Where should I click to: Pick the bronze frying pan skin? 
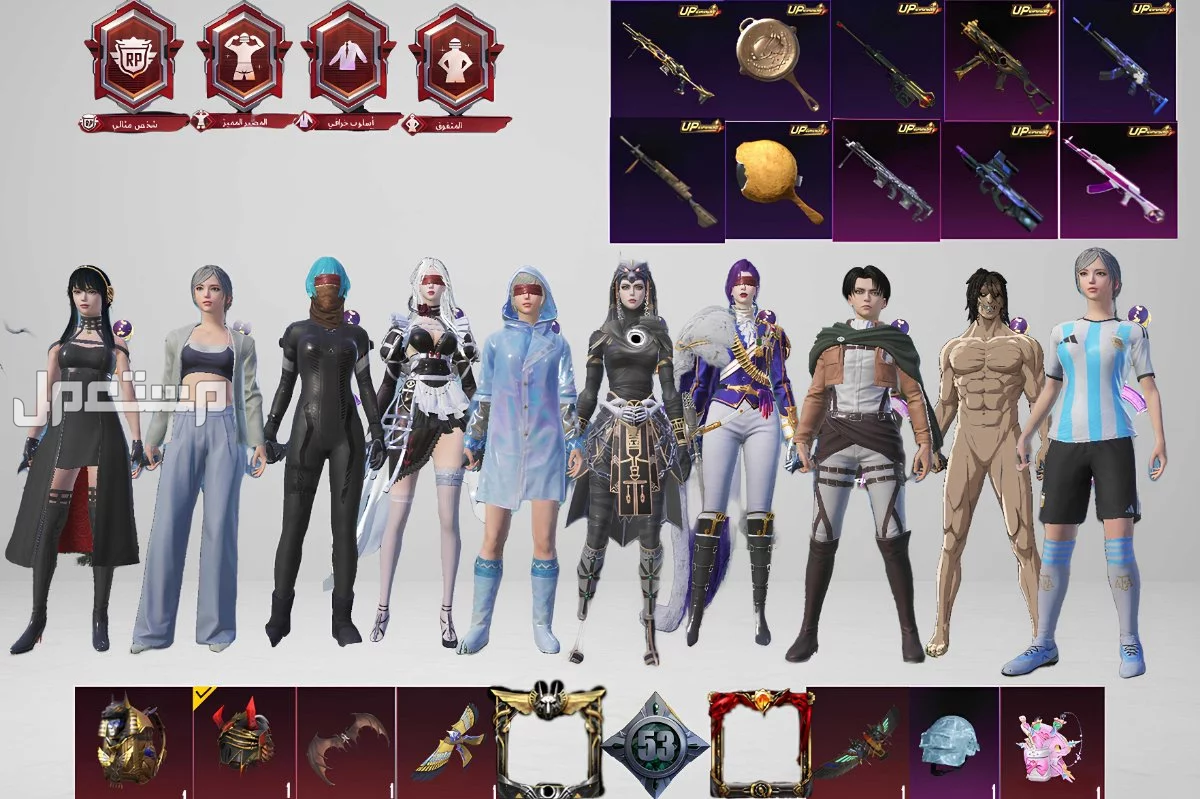pos(778,62)
